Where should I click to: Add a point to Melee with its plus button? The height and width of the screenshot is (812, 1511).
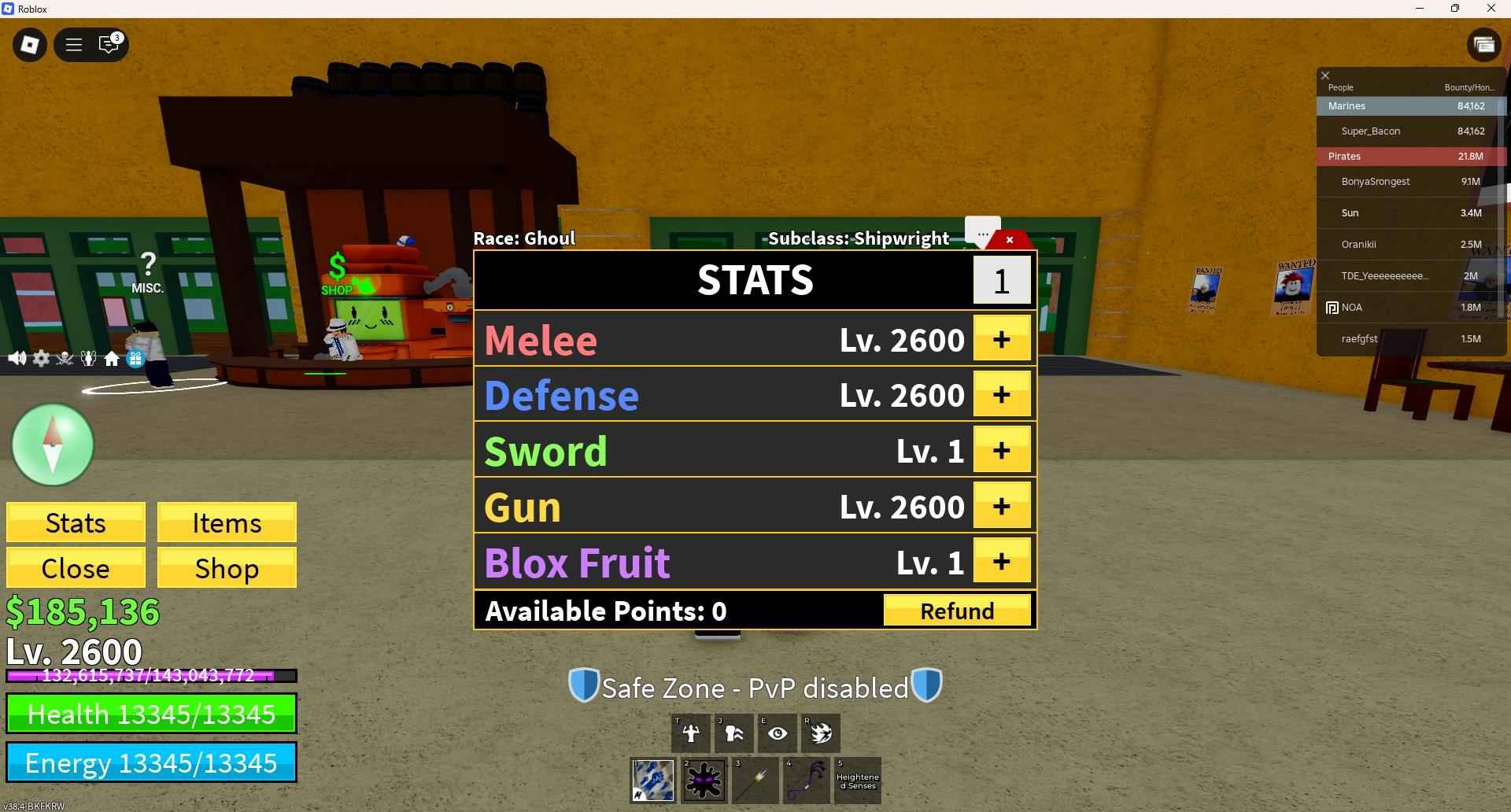click(1002, 339)
